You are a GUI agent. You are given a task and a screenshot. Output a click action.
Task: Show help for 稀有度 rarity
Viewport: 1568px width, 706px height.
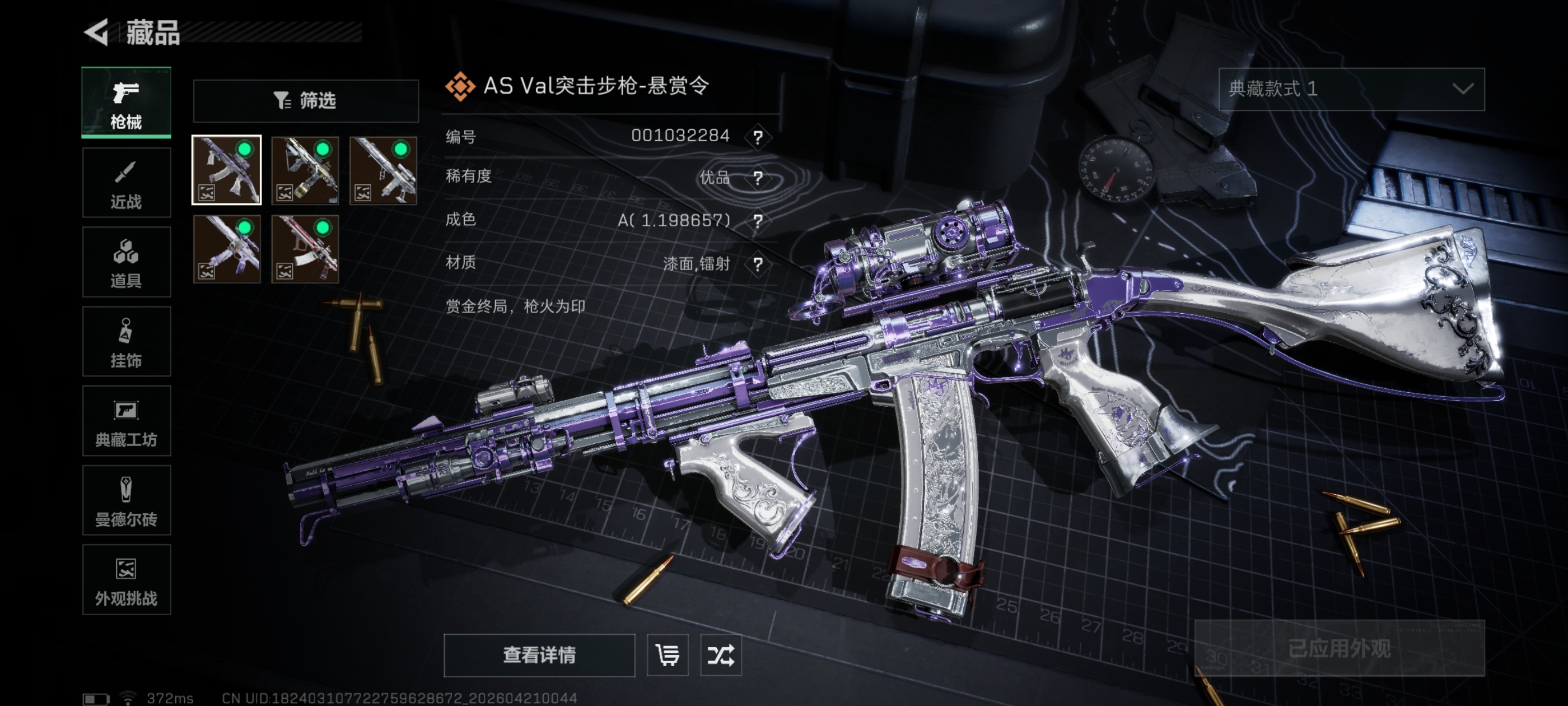tap(758, 178)
